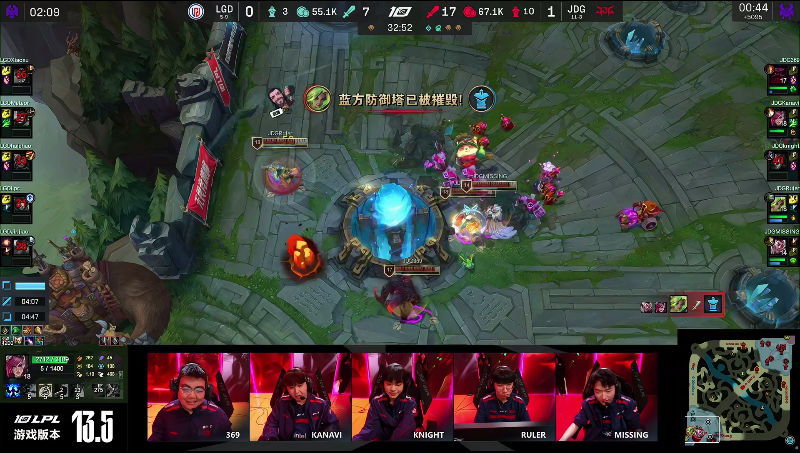Choose KANAVI's player camera
This screenshot has width=800, height=453.
pos(300,396)
